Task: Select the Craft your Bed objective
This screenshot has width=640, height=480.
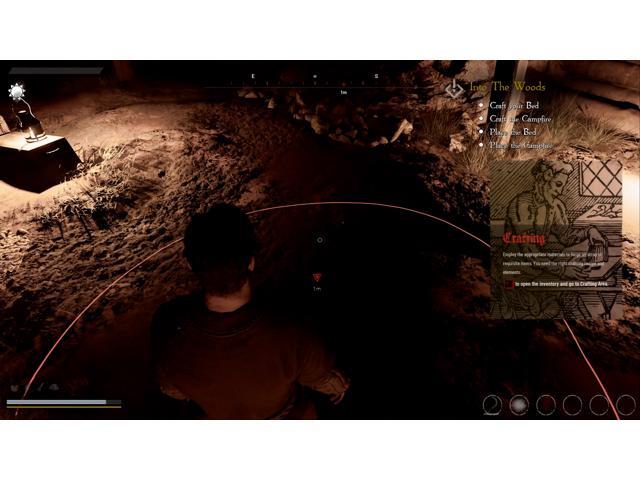Action: (516, 105)
